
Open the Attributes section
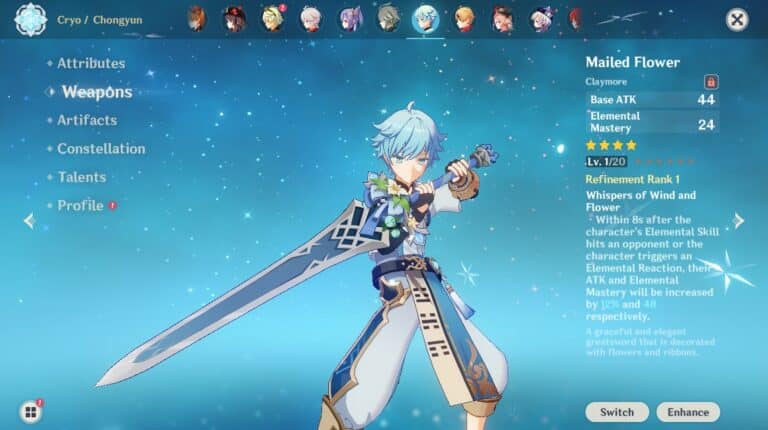[x=90, y=63]
